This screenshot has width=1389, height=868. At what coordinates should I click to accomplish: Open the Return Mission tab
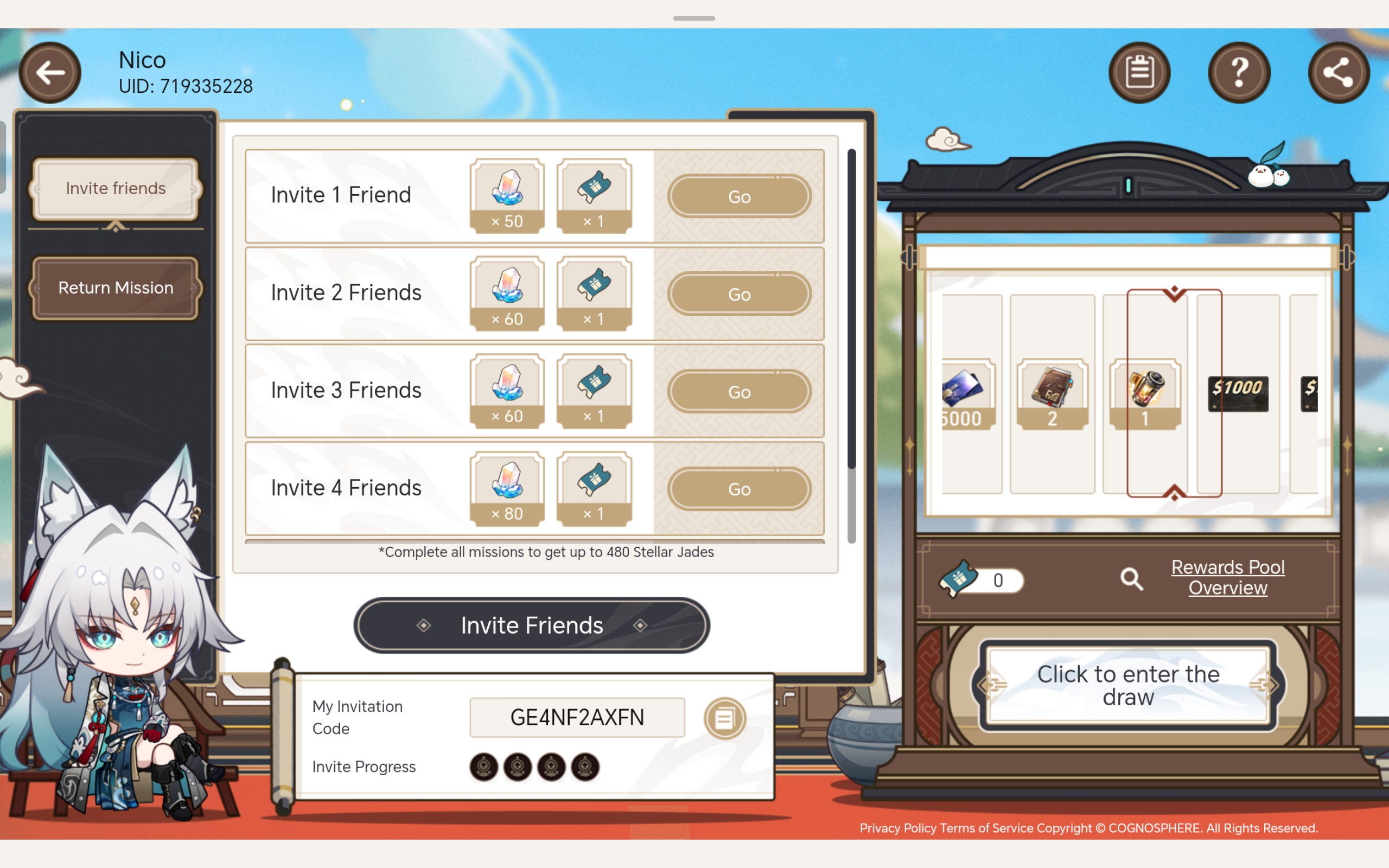(x=115, y=287)
